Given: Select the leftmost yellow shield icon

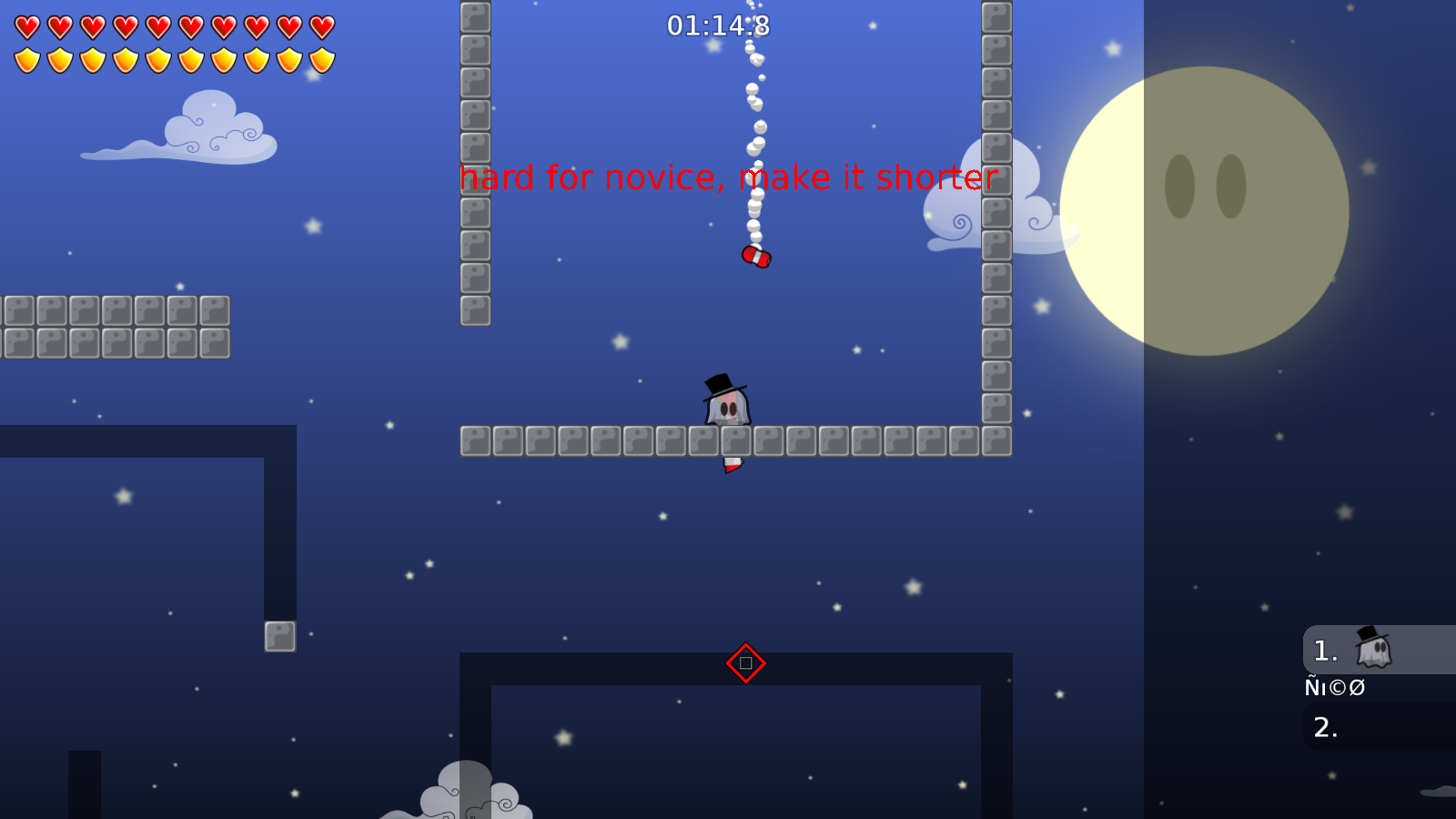Looking at the screenshot, I should pyautogui.click(x=27, y=59).
